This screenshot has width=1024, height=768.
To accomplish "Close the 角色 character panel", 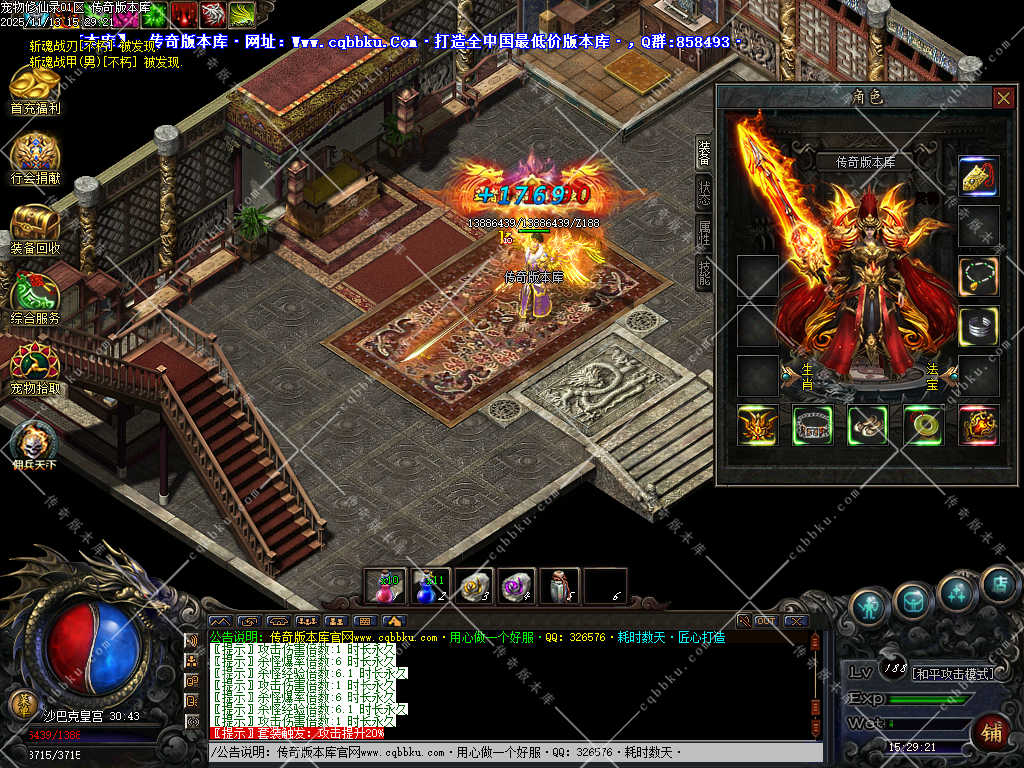I will pyautogui.click(x=1002, y=97).
